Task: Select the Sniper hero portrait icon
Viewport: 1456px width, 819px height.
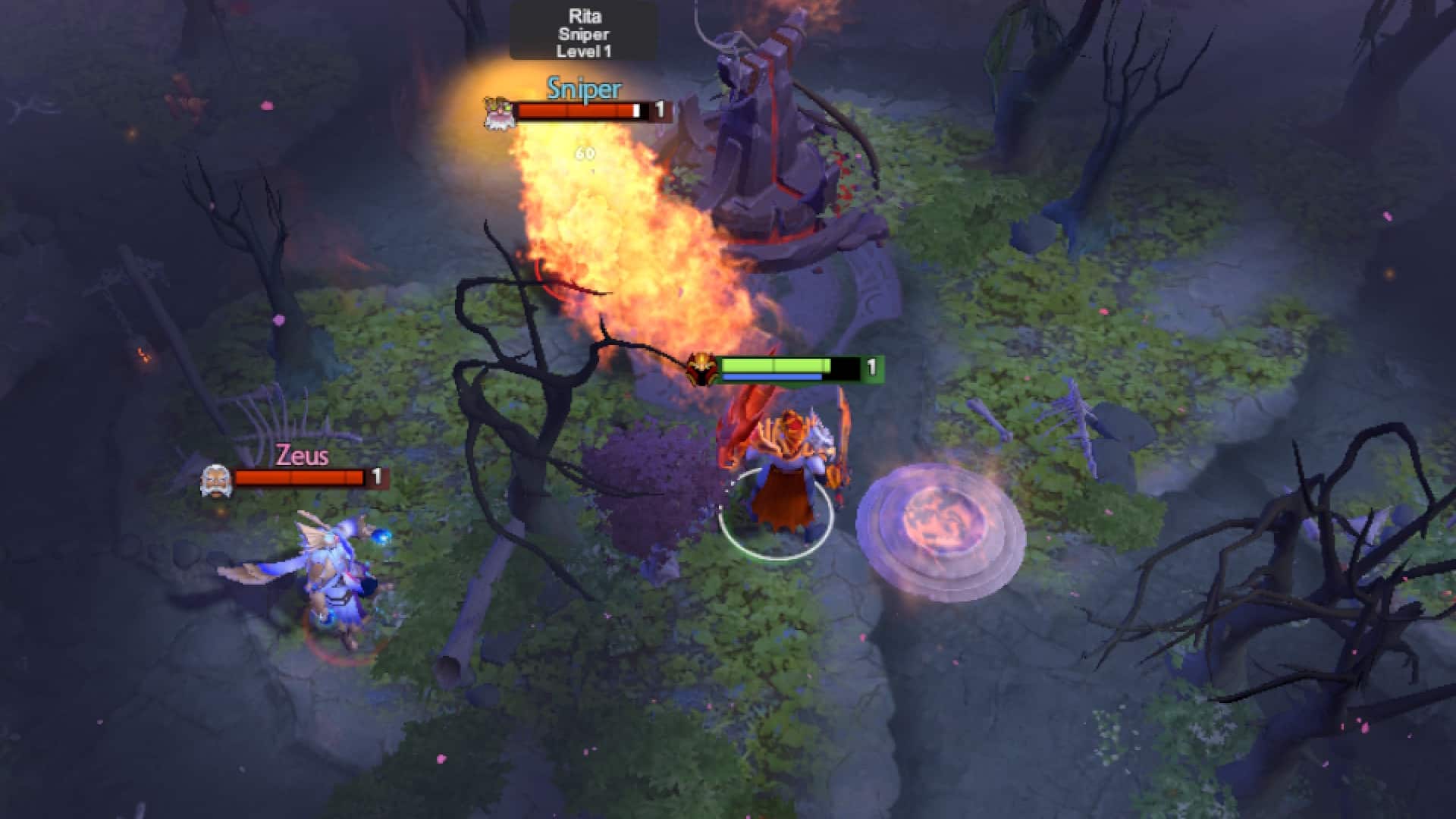Action: click(x=498, y=111)
